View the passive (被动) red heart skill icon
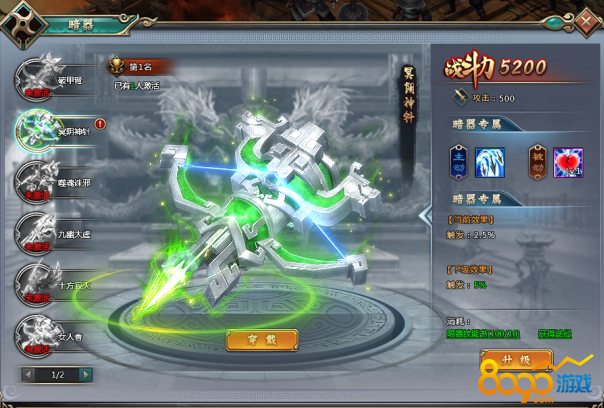The height and width of the screenshot is (408, 604). point(568,161)
